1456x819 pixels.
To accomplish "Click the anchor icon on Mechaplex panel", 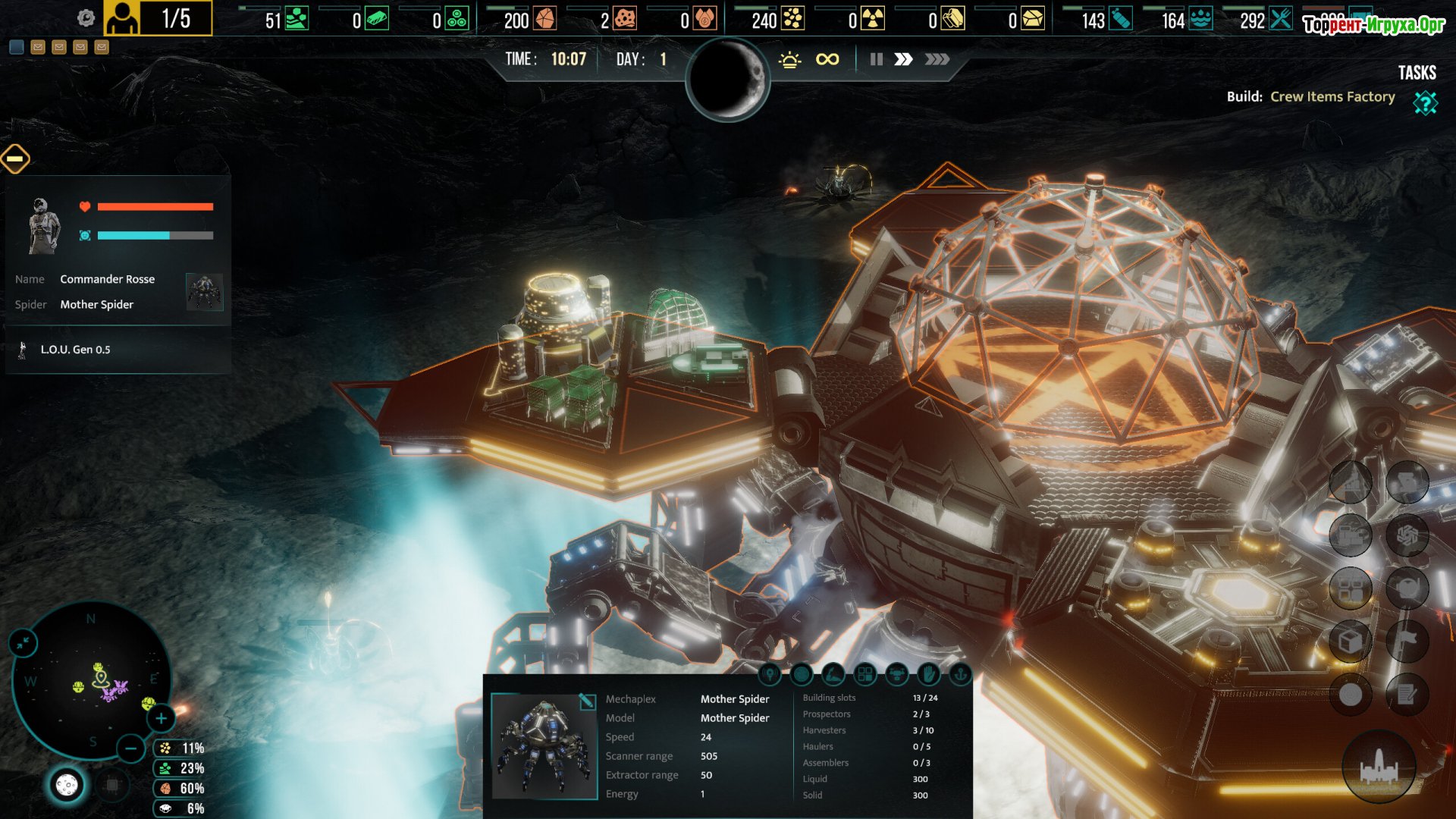I will tap(960, 673).
